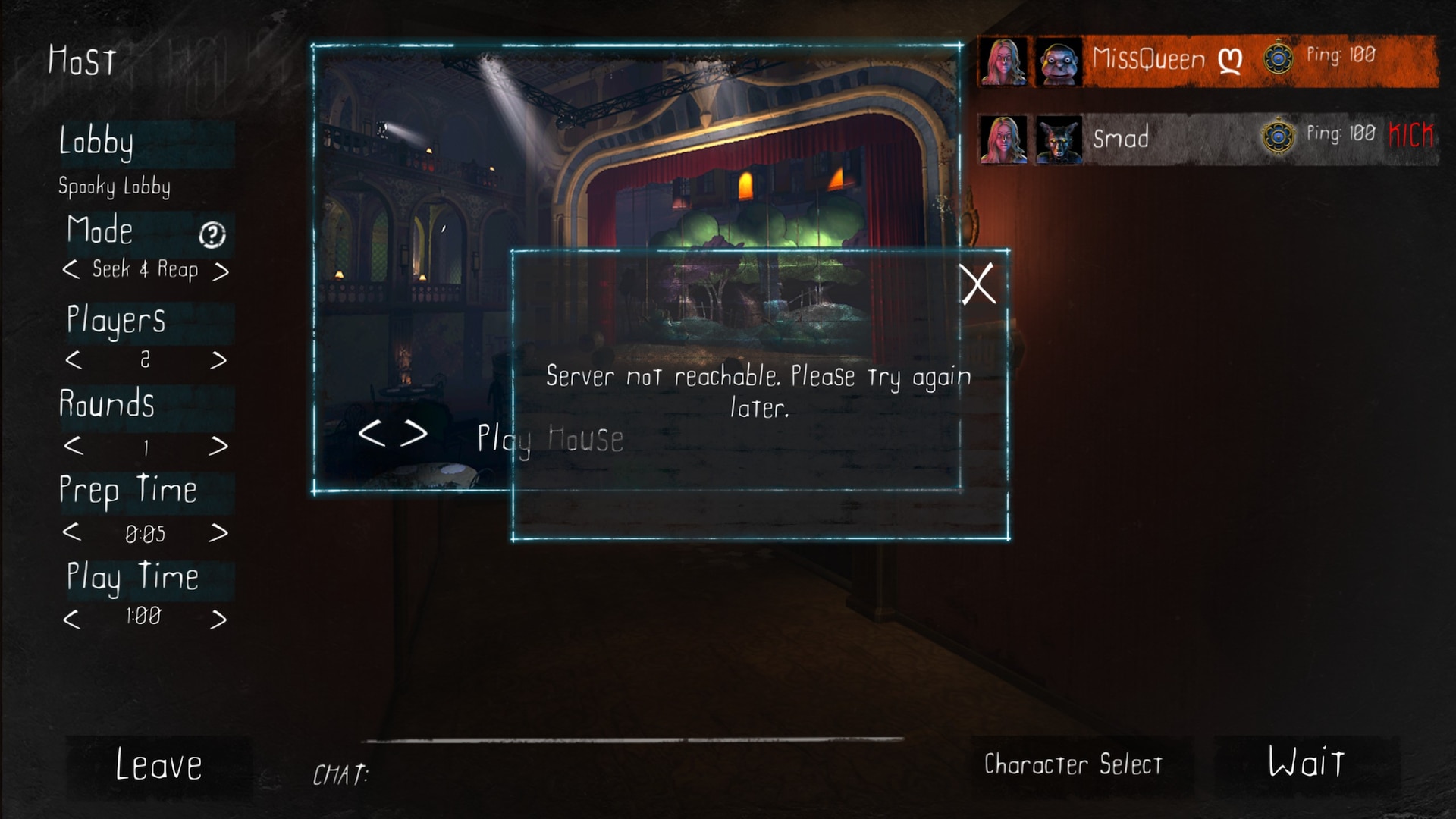Click the Wait button
The width and height of the screenshot is (1456, 819).
1306,763
